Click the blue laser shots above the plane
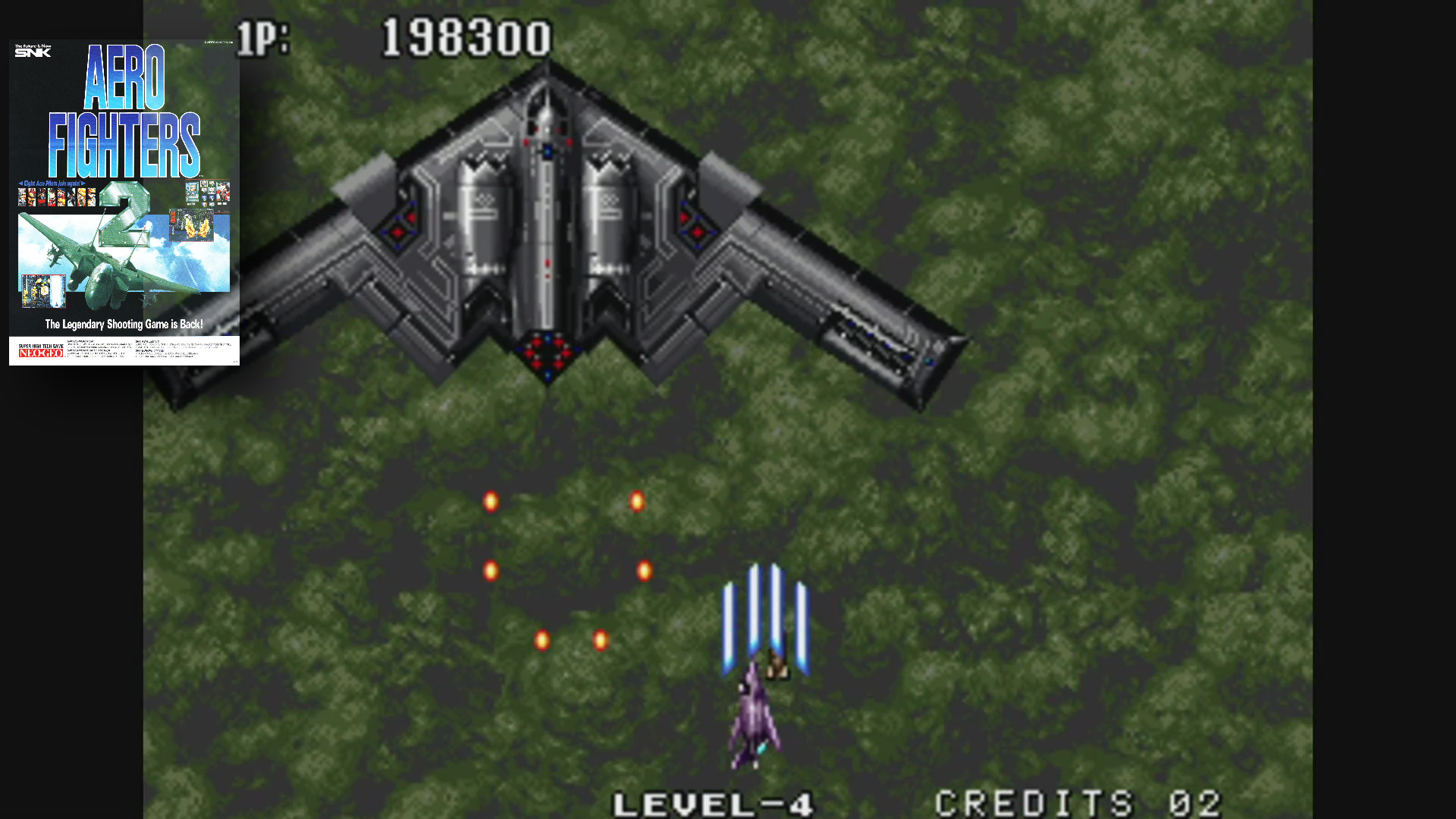Image resolution: width=1456 pixels, height=819 pixels. tap(766, 607)
